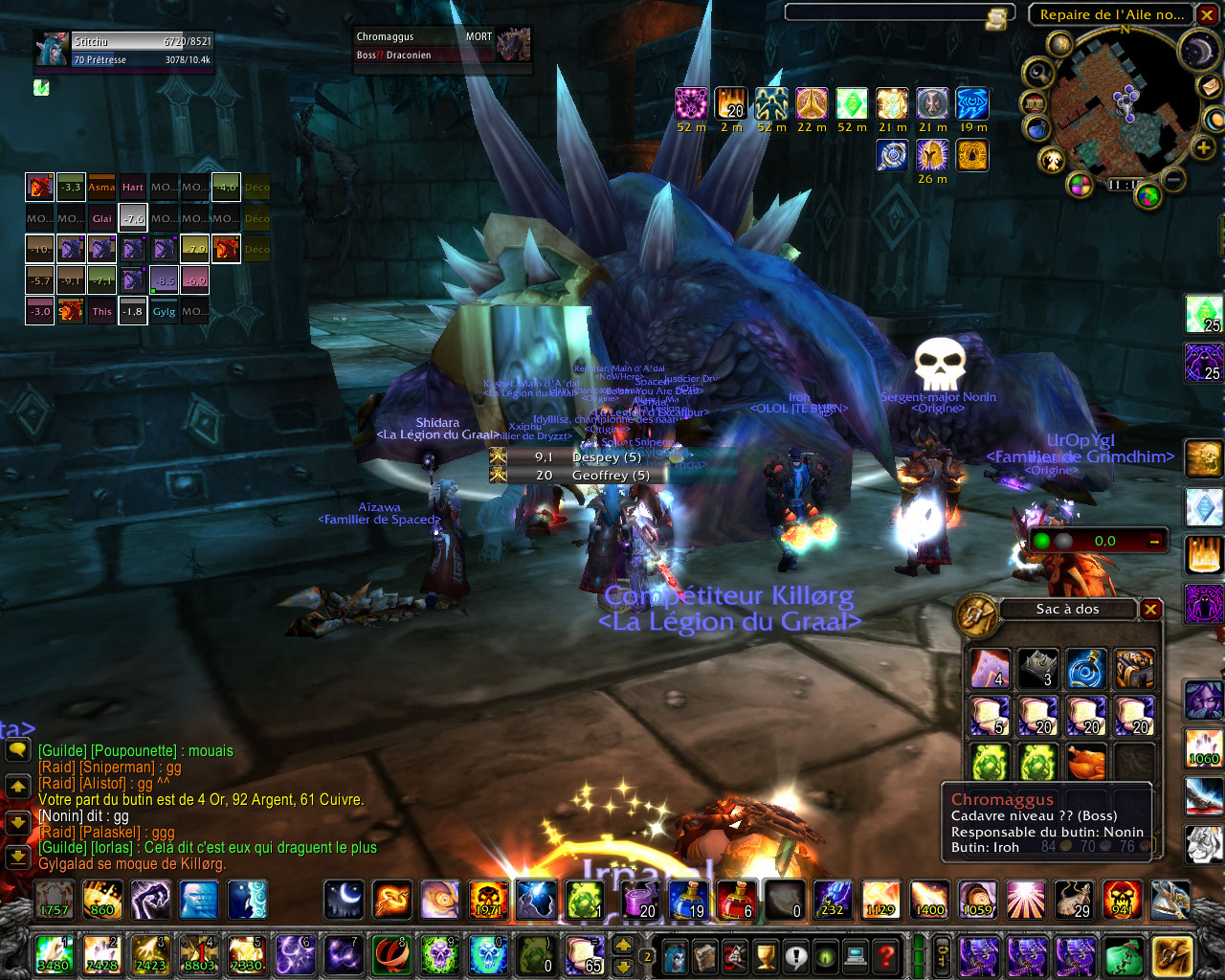This screenshot has width=1225, height=980.
Task: Pick the spiked black armor kit item
Action: coord(1037,668)
